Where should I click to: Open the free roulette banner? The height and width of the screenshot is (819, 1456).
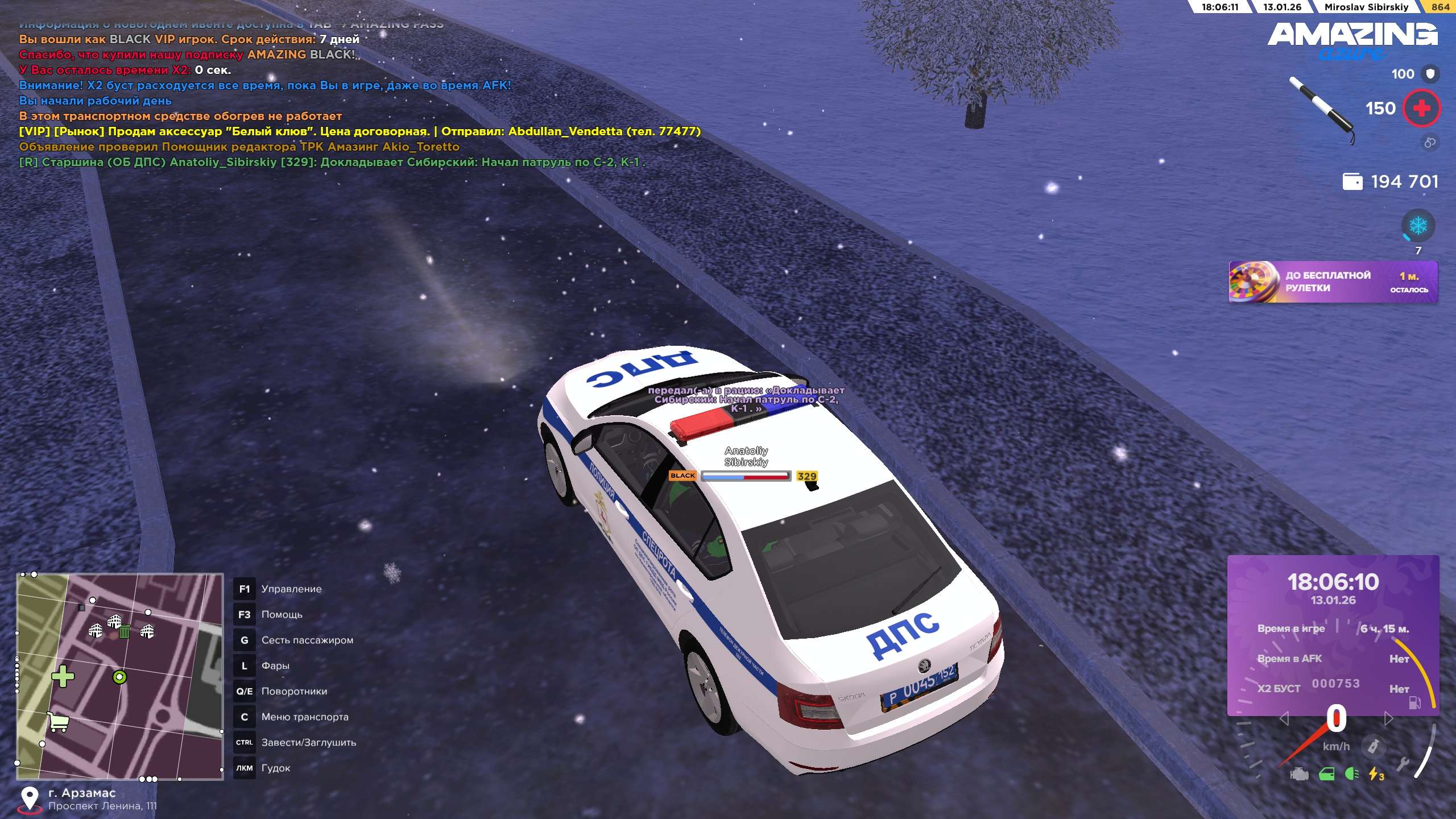[x=1333, y=282]
